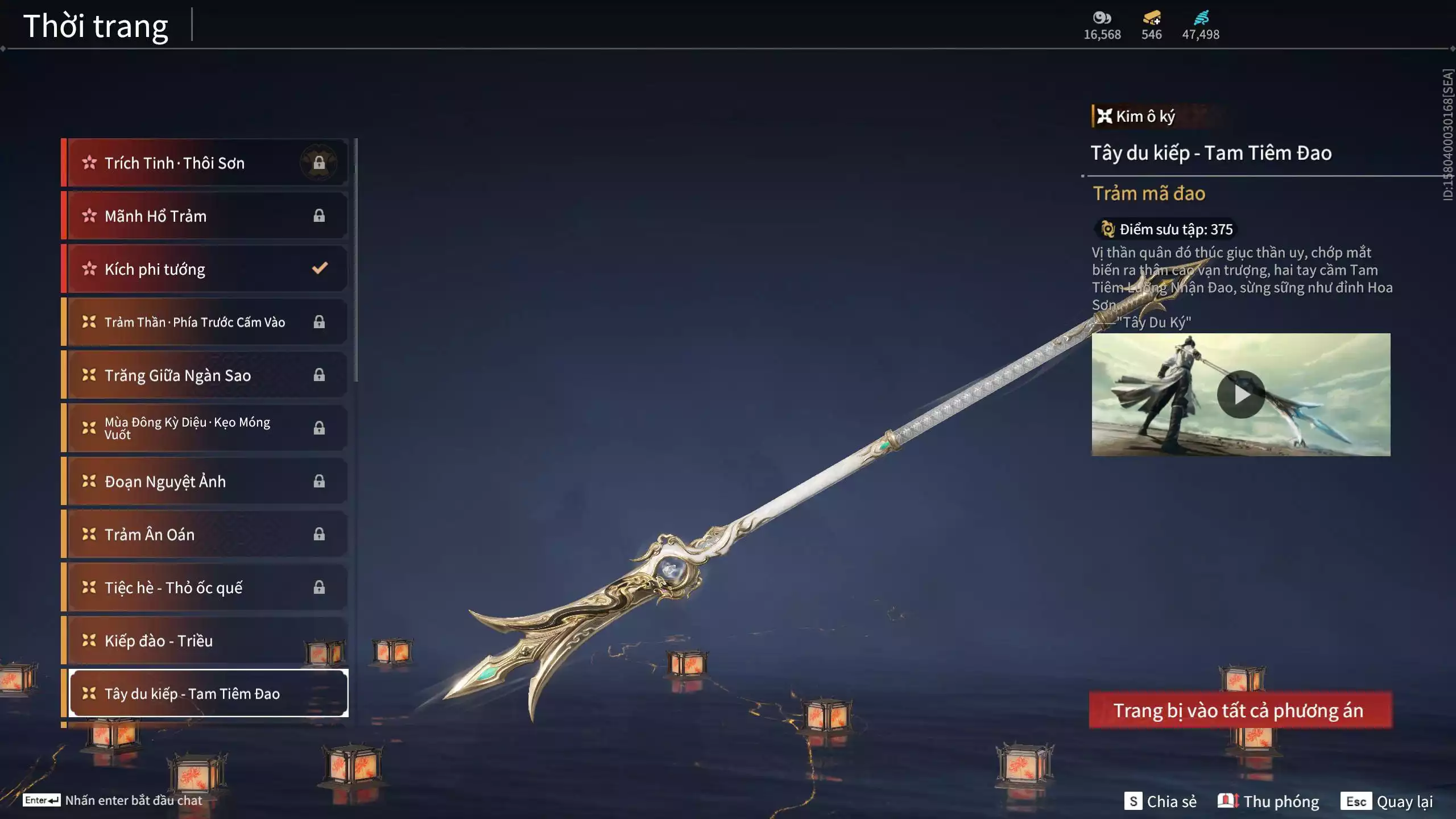Screen dimensions: 1456x819
Task: Click the gold coin currency icon showing 16,568
Action: point(1102,18)
